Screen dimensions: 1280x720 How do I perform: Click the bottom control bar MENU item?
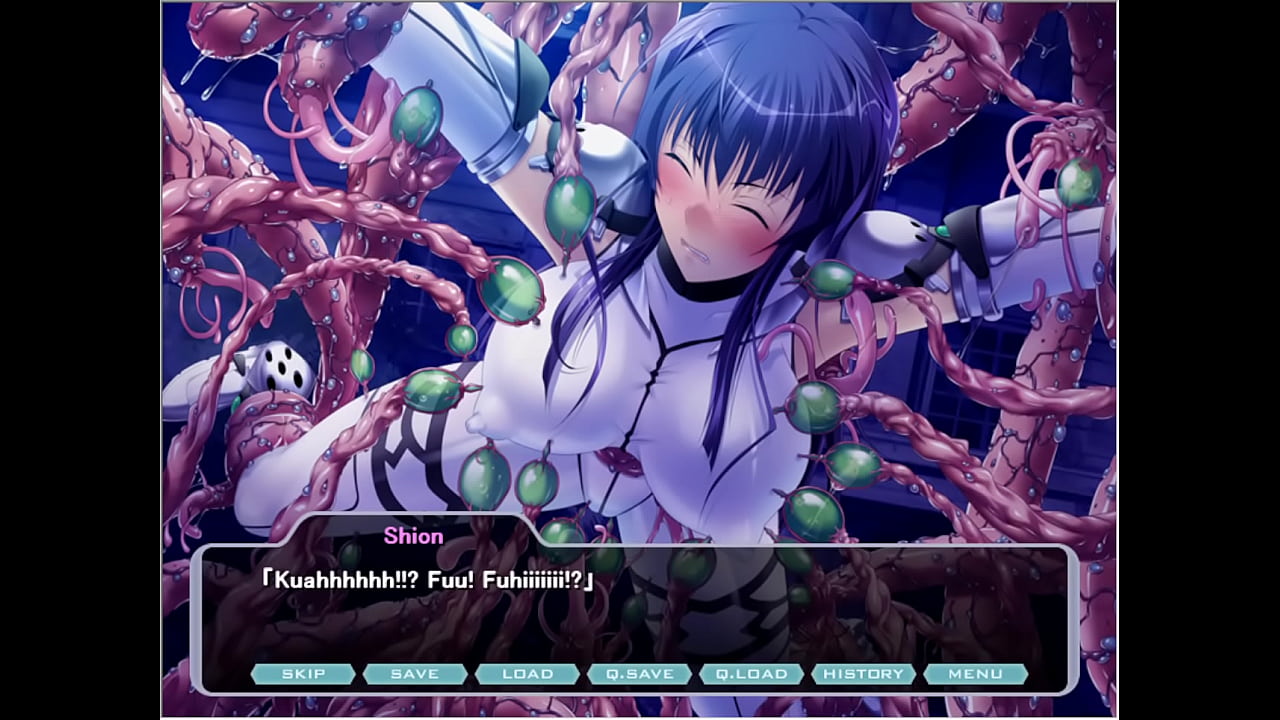[x=976, y=674]
